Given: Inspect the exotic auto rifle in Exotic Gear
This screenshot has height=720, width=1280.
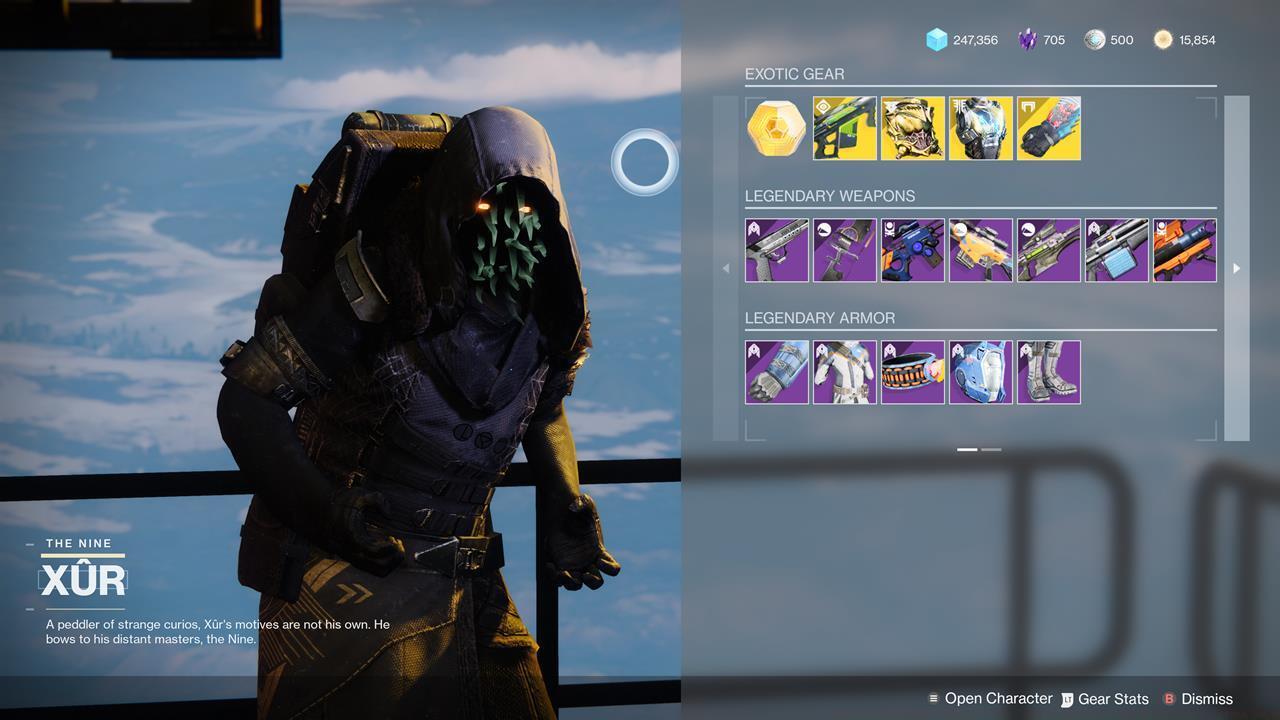Looking at the screenshot, I should 845,128.
